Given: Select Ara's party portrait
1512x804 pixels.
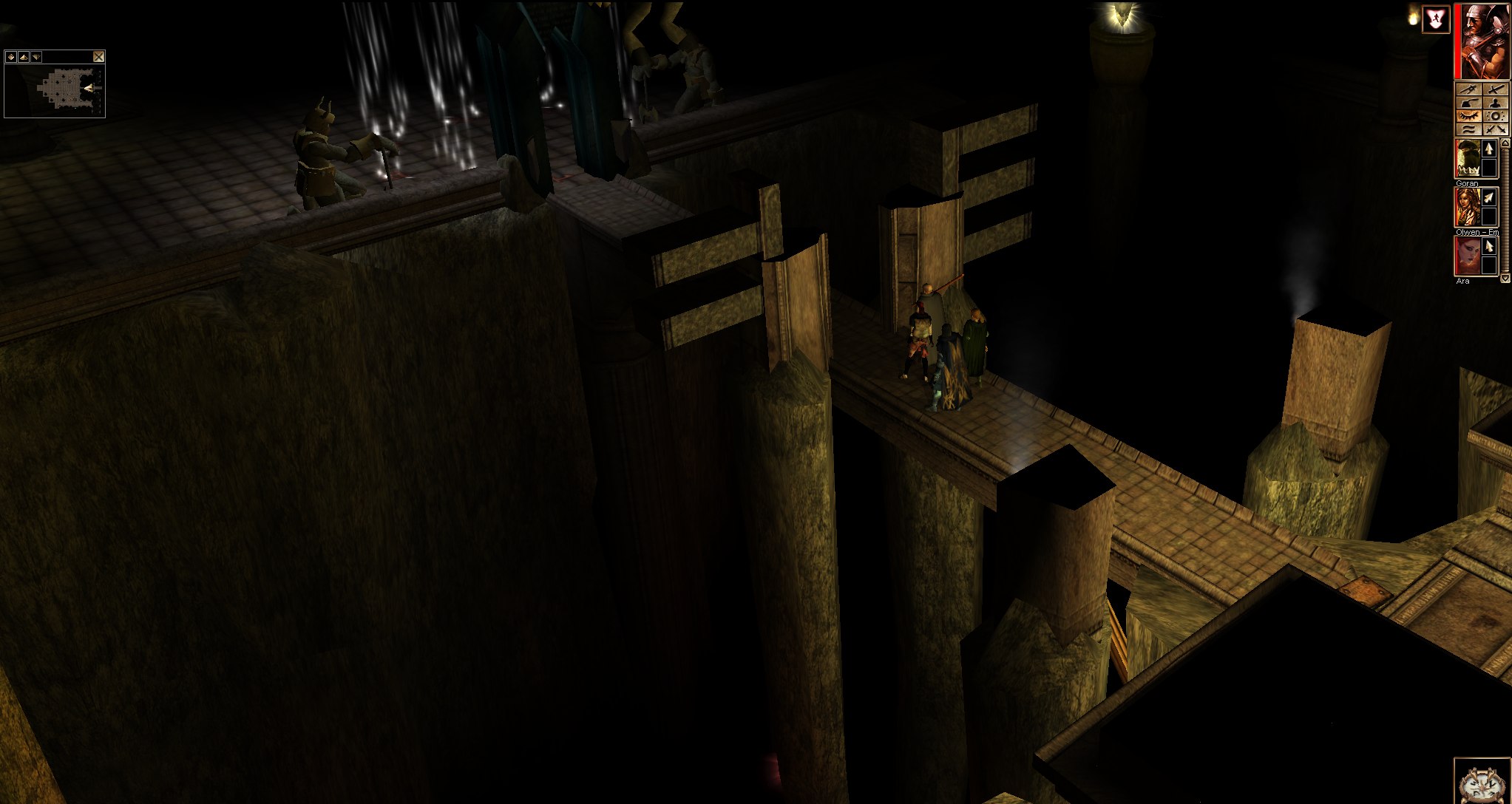Looking at the screenshot, I should click(x=1467, y=256).
